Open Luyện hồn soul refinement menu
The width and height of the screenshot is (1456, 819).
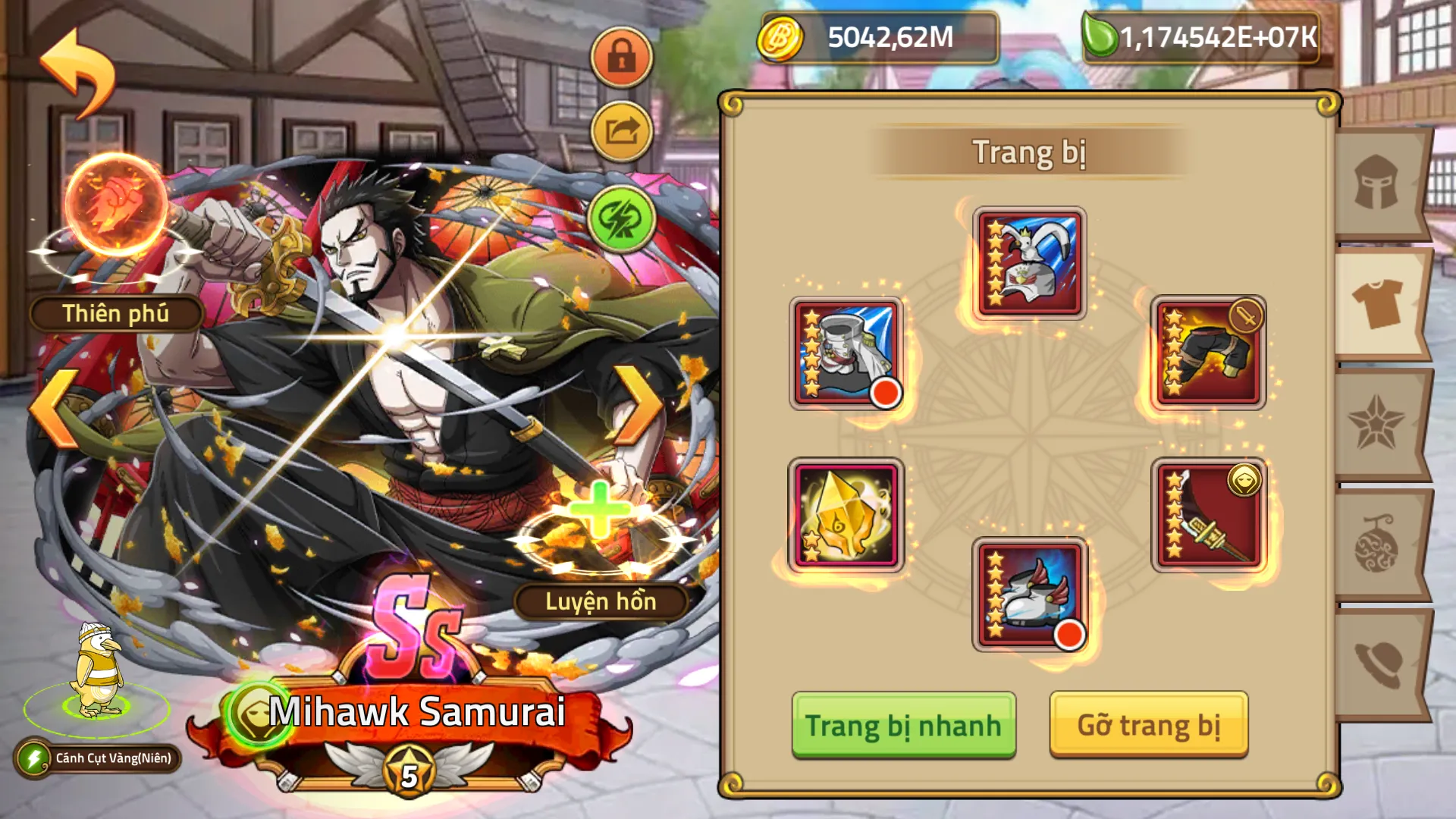click(x=603, y=603)
